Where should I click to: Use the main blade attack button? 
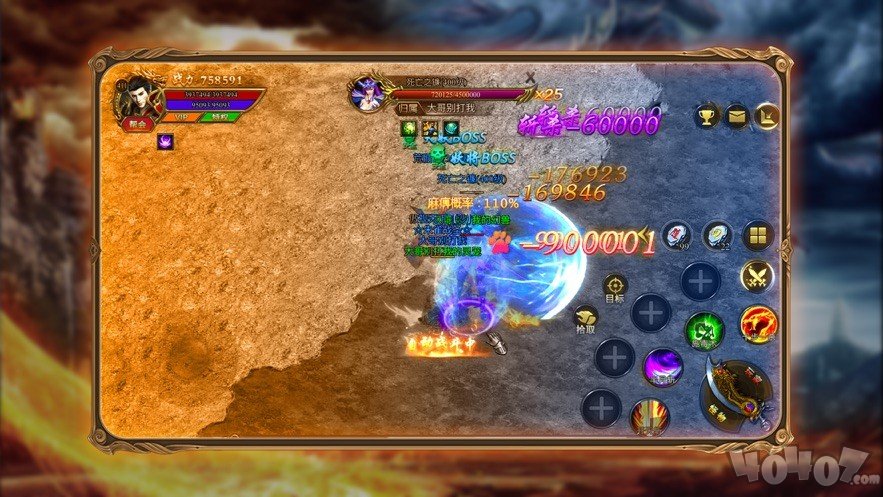click(741, 393)
